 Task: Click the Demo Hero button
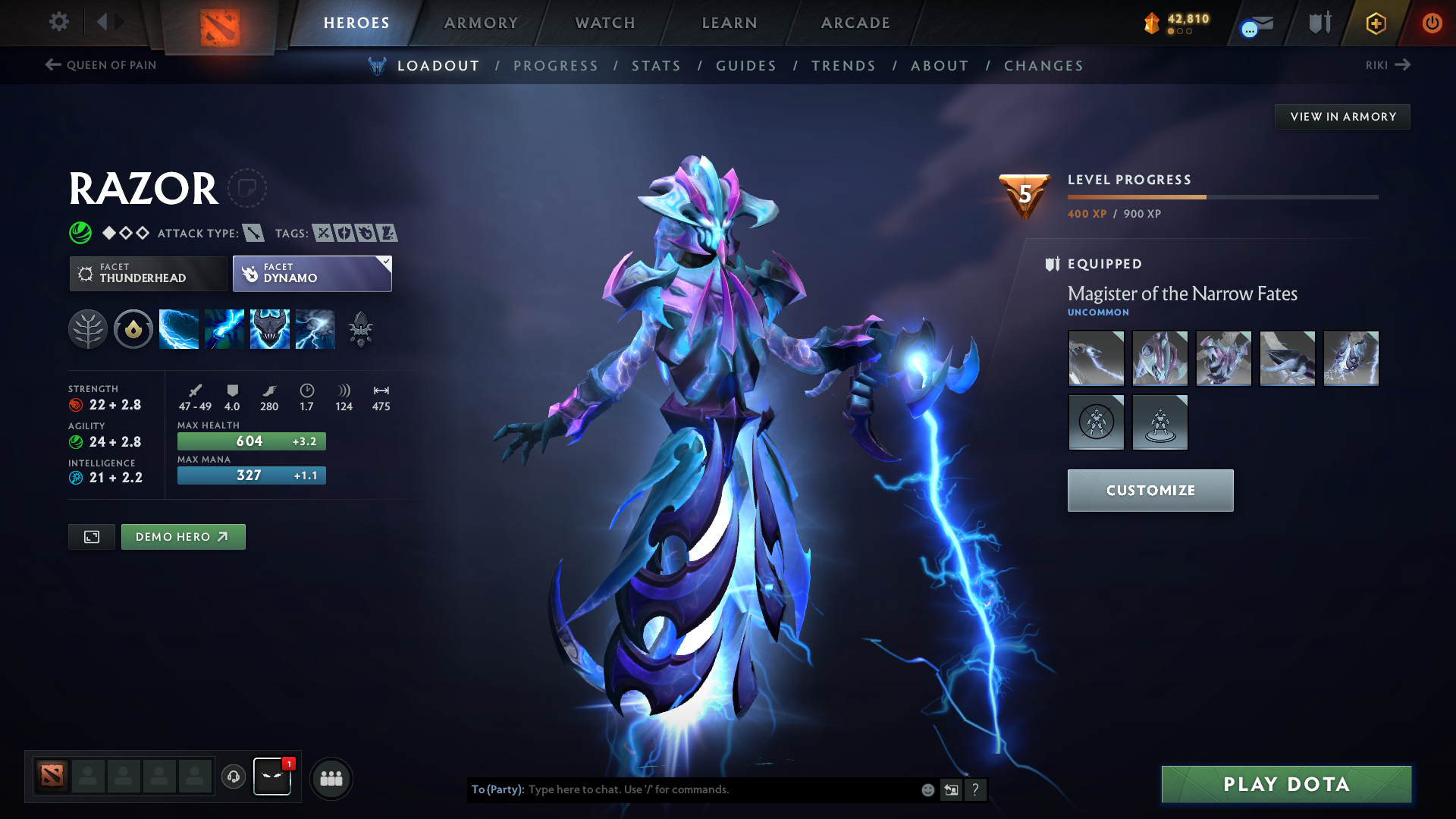click(x=183, y=536)
